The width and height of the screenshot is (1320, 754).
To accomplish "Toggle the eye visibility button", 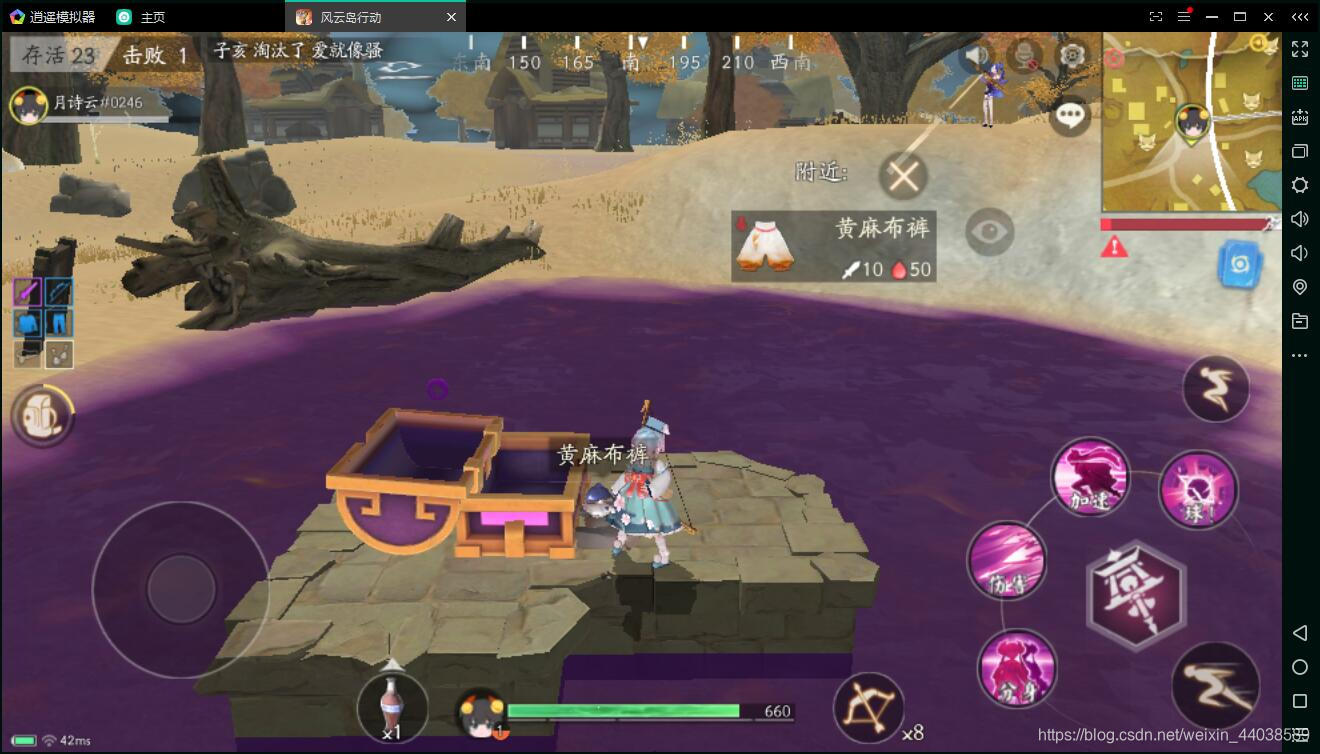I will (x=990, y=232).
